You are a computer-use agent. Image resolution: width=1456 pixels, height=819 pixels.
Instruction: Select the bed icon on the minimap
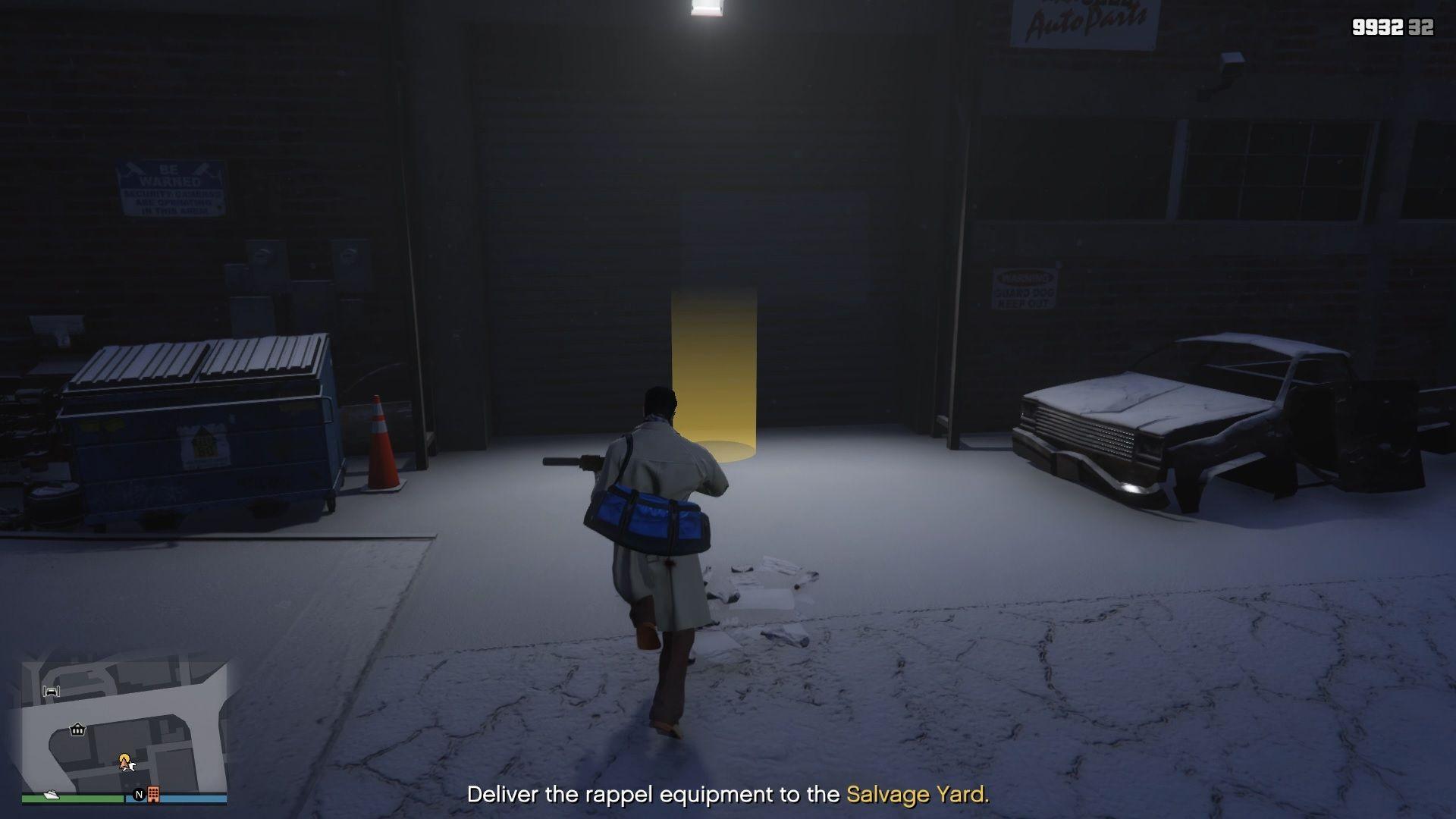pyautogui.click(x=52, y=691)
